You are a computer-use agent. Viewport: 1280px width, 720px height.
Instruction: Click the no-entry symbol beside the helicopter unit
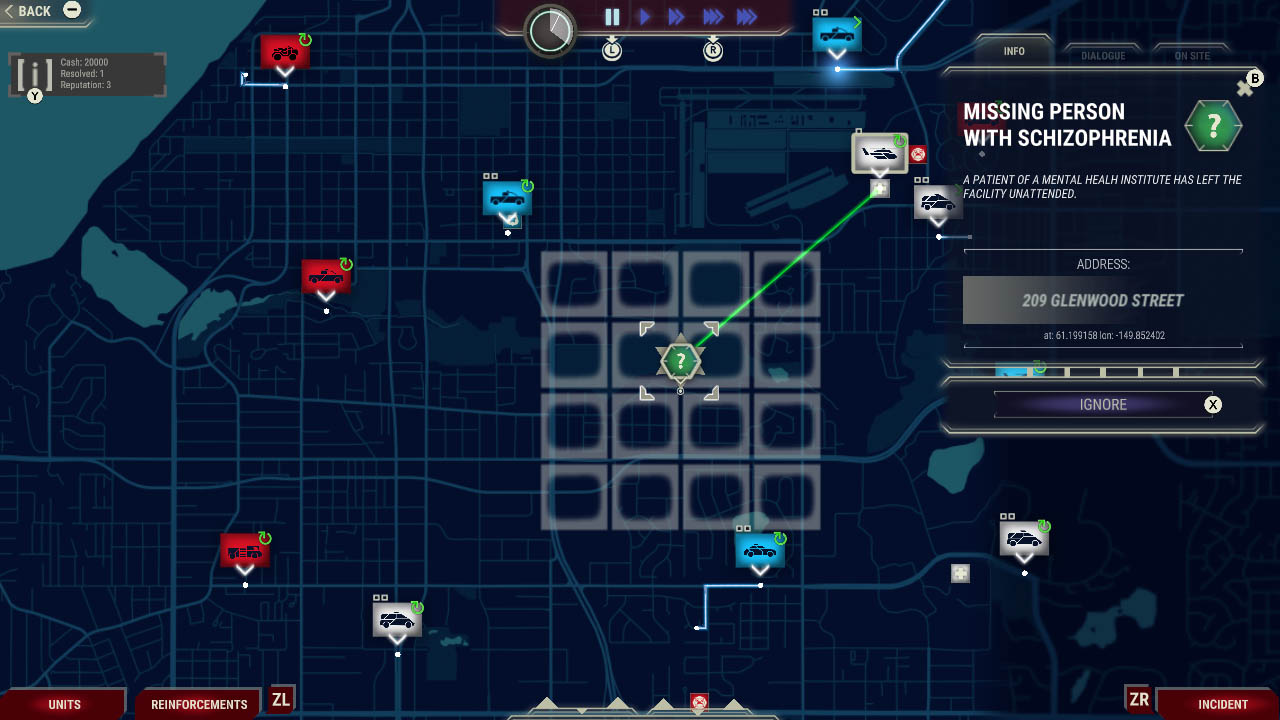point(916,154)
